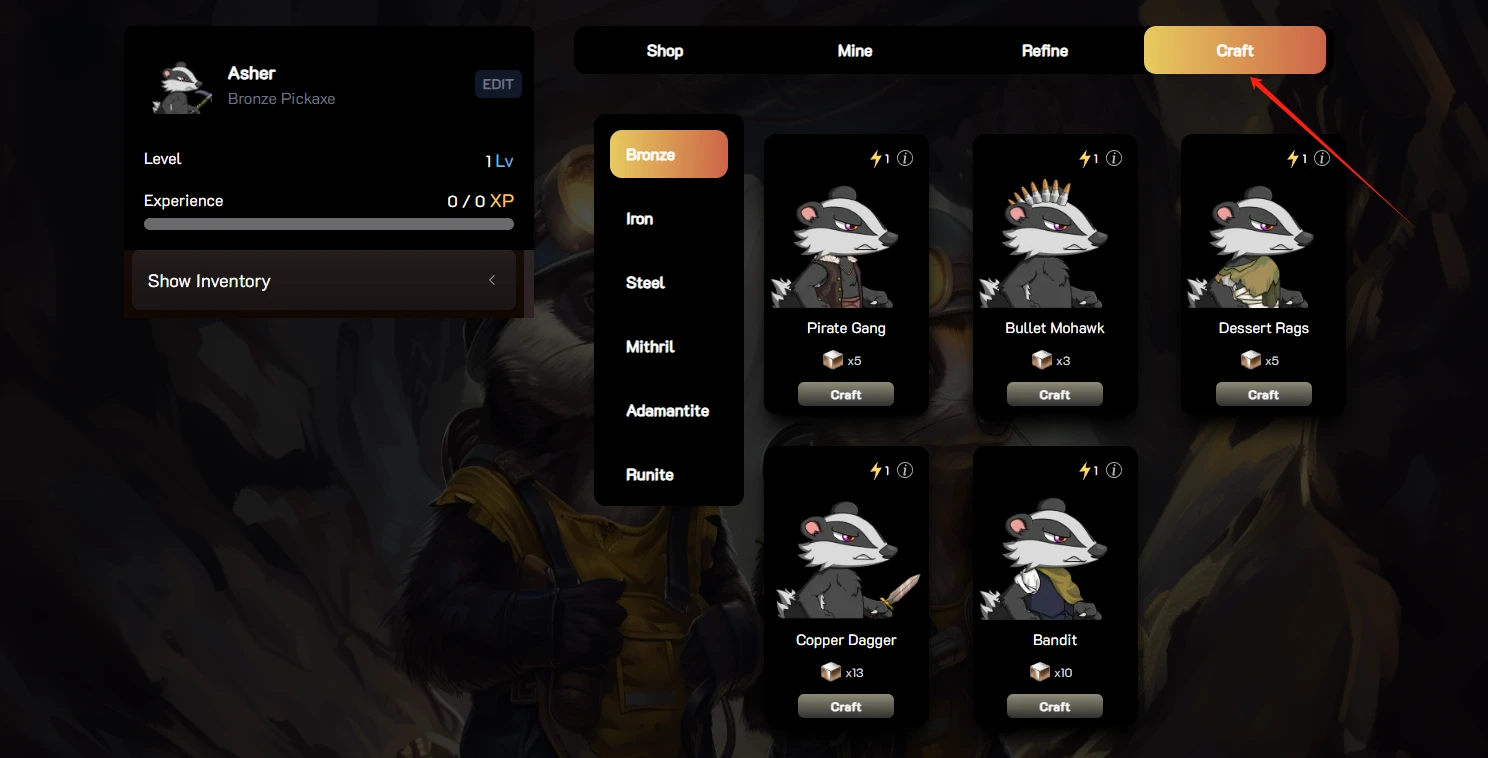View Copper Dagger info icon
This screenshot has height=758, width=1488.
(905, 470)
